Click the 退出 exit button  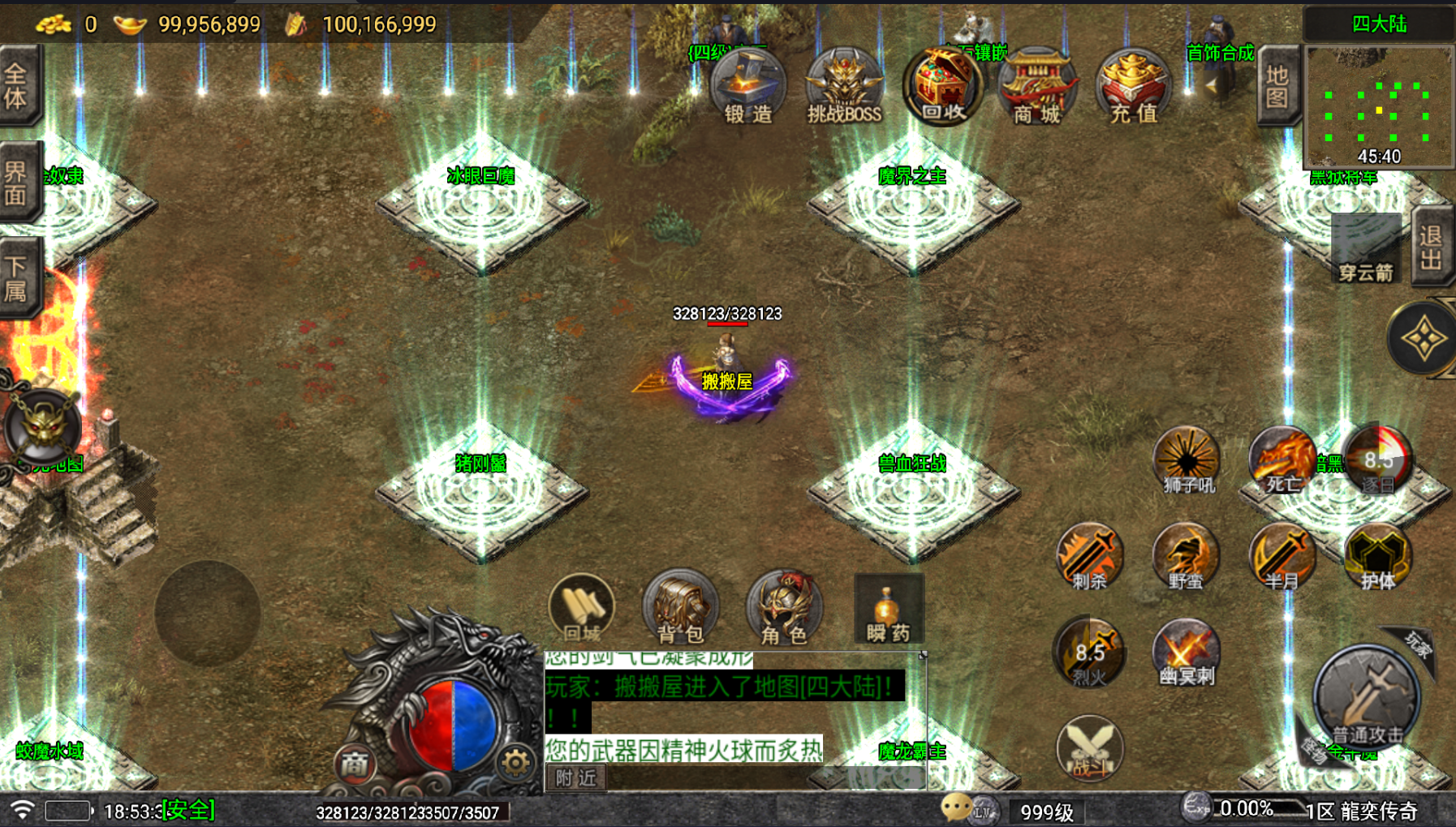[x=1431, y=248]
